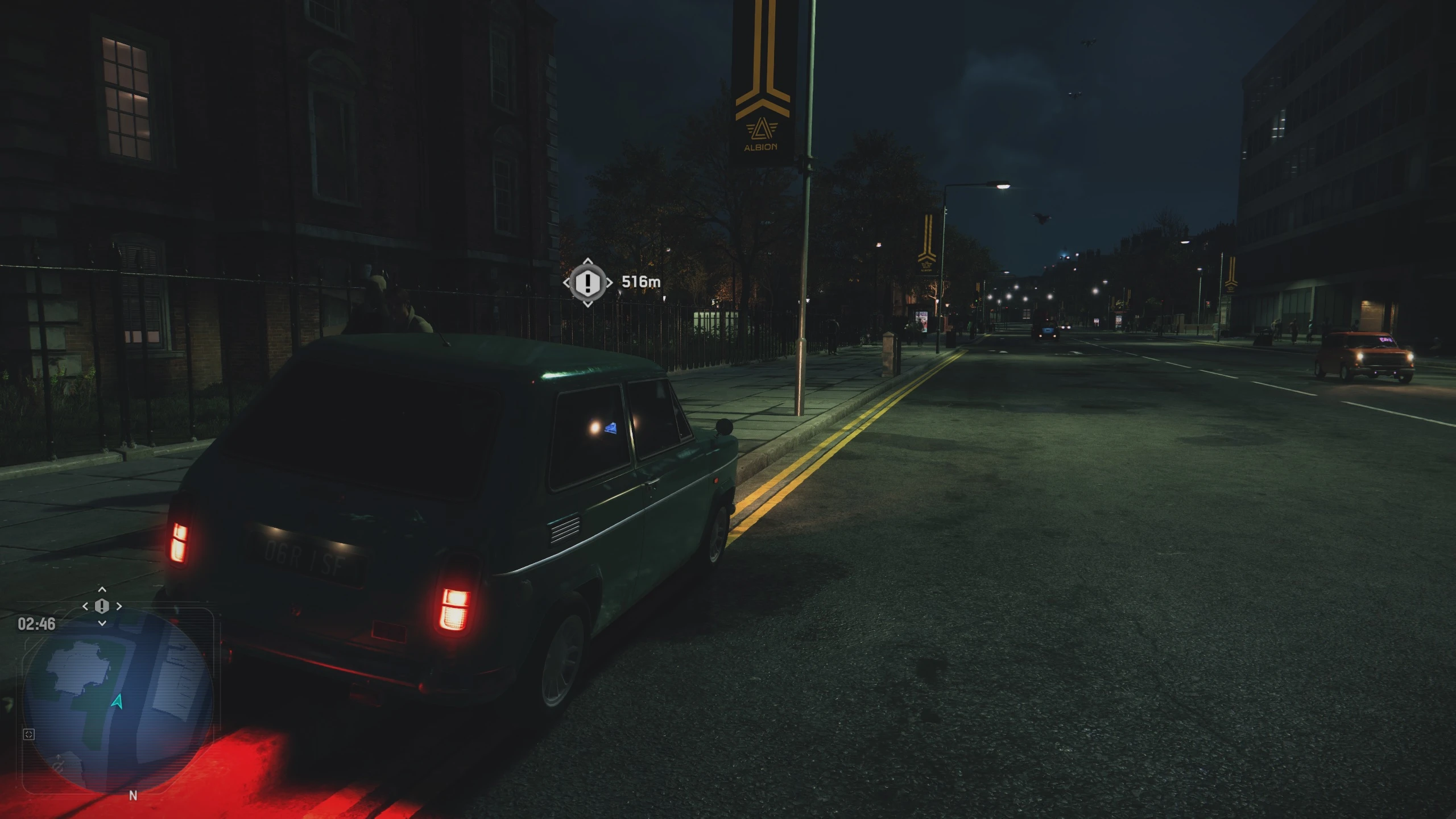The width and height of the screenshot is (1456, 819).
Task: Click the mission objective icon above the minimap
Action: point(102,607)
